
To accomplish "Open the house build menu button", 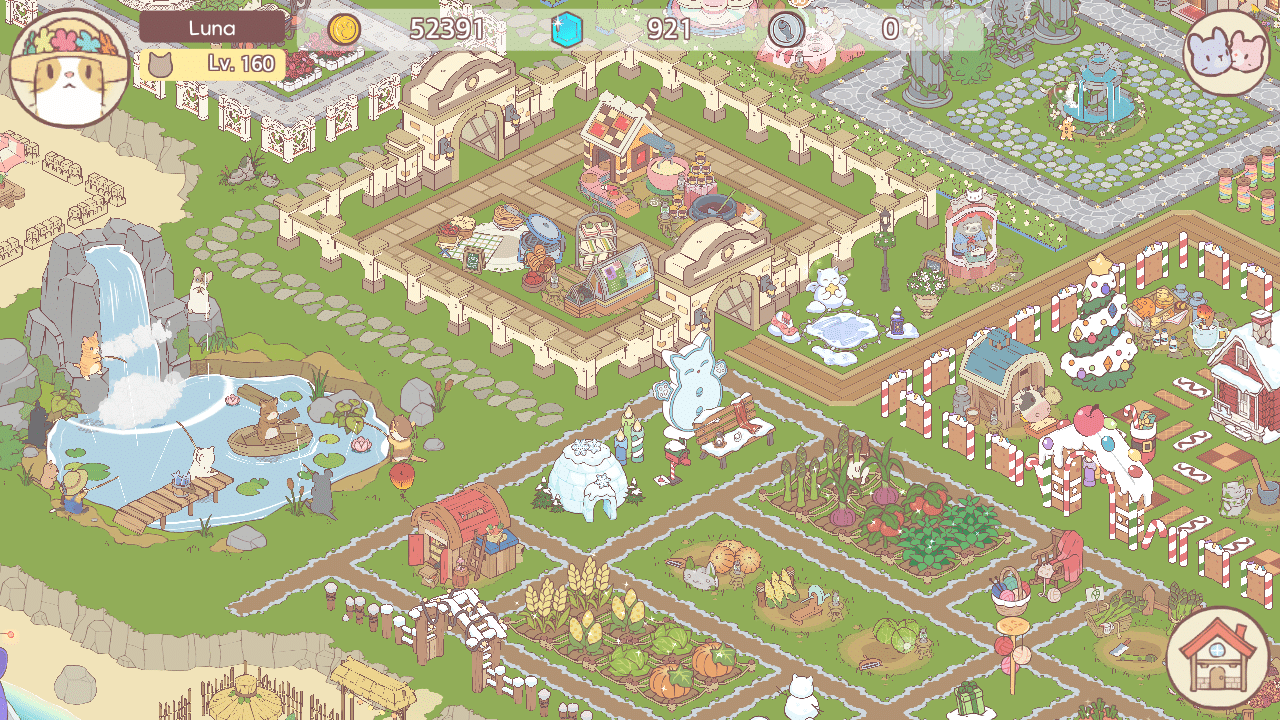I will pos(1217,657).
